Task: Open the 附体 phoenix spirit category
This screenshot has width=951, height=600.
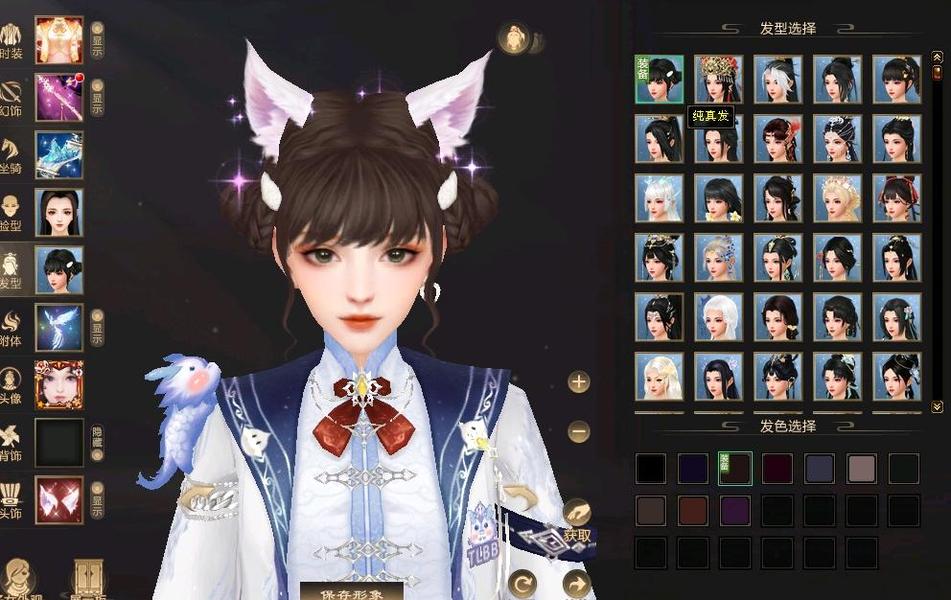Action: click(59, 327)
